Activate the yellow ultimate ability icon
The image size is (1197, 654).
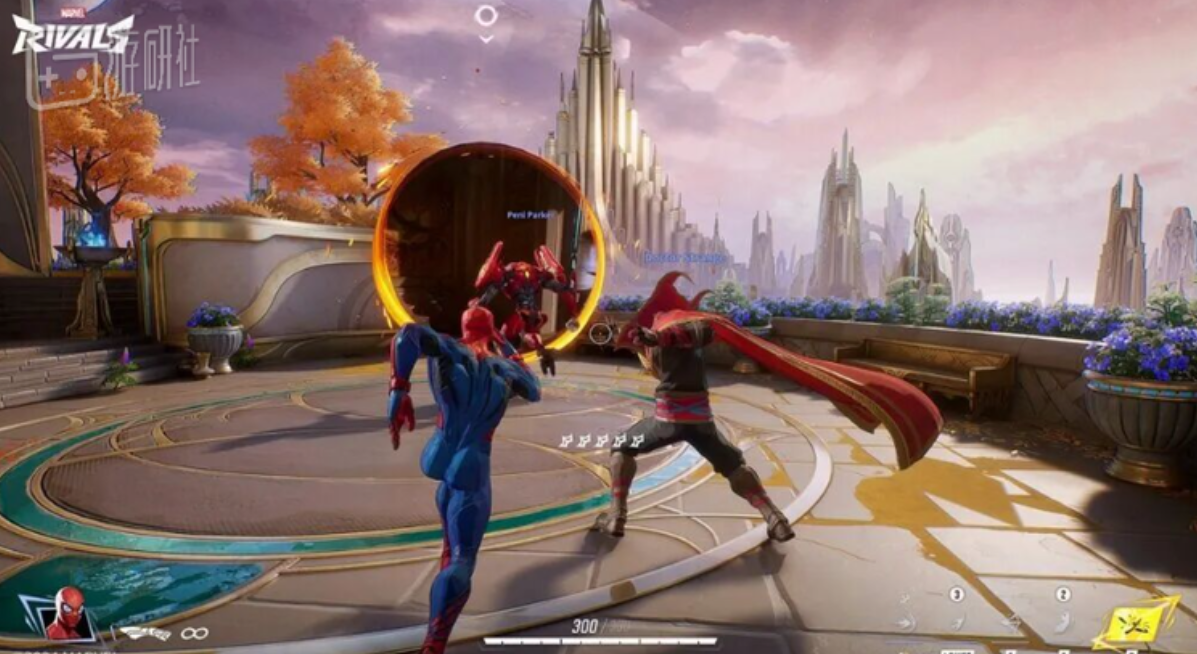pos(1135,623)
